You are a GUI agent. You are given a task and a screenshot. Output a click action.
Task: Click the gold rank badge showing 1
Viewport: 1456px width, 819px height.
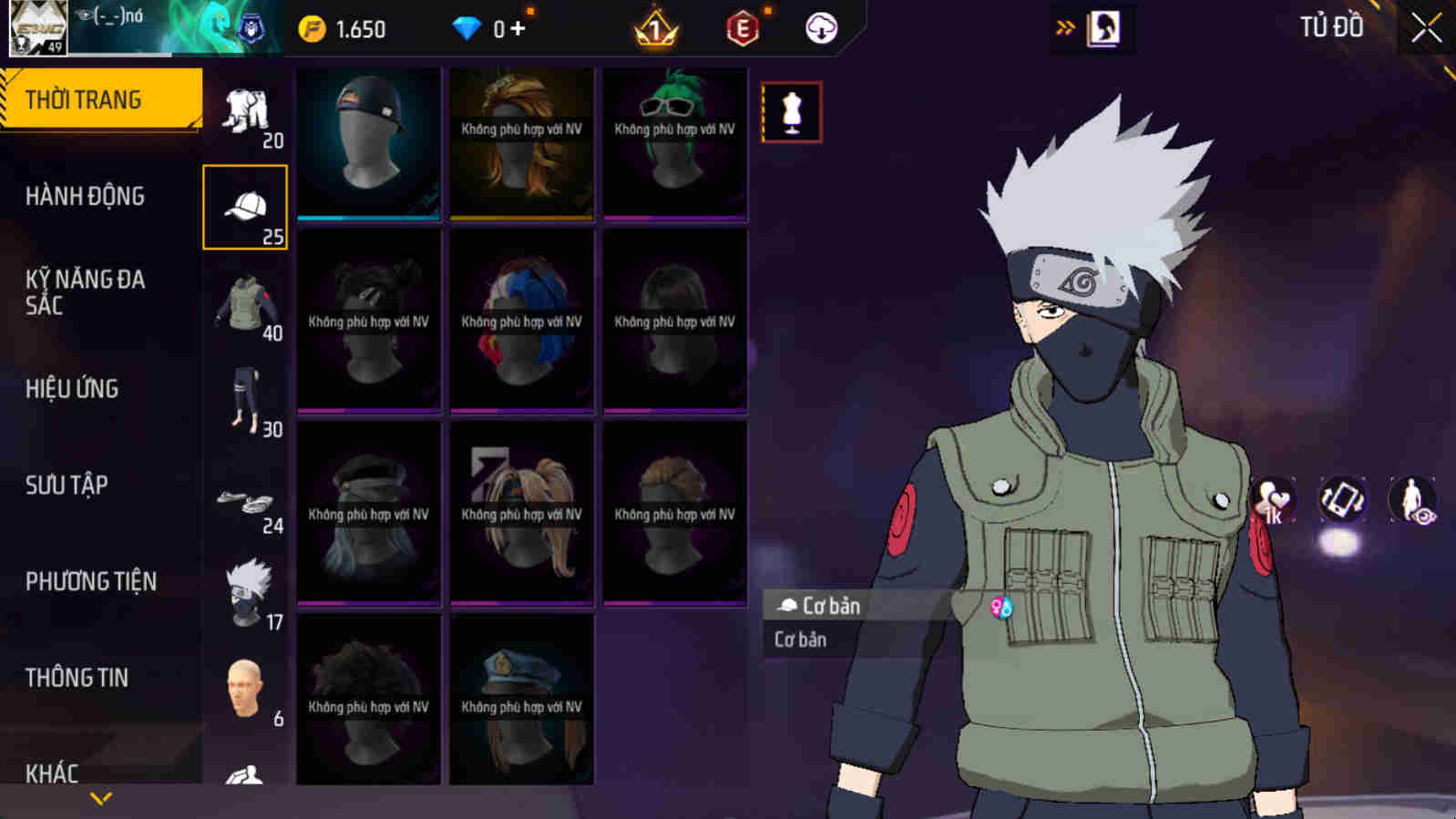(x=654, y=26)
